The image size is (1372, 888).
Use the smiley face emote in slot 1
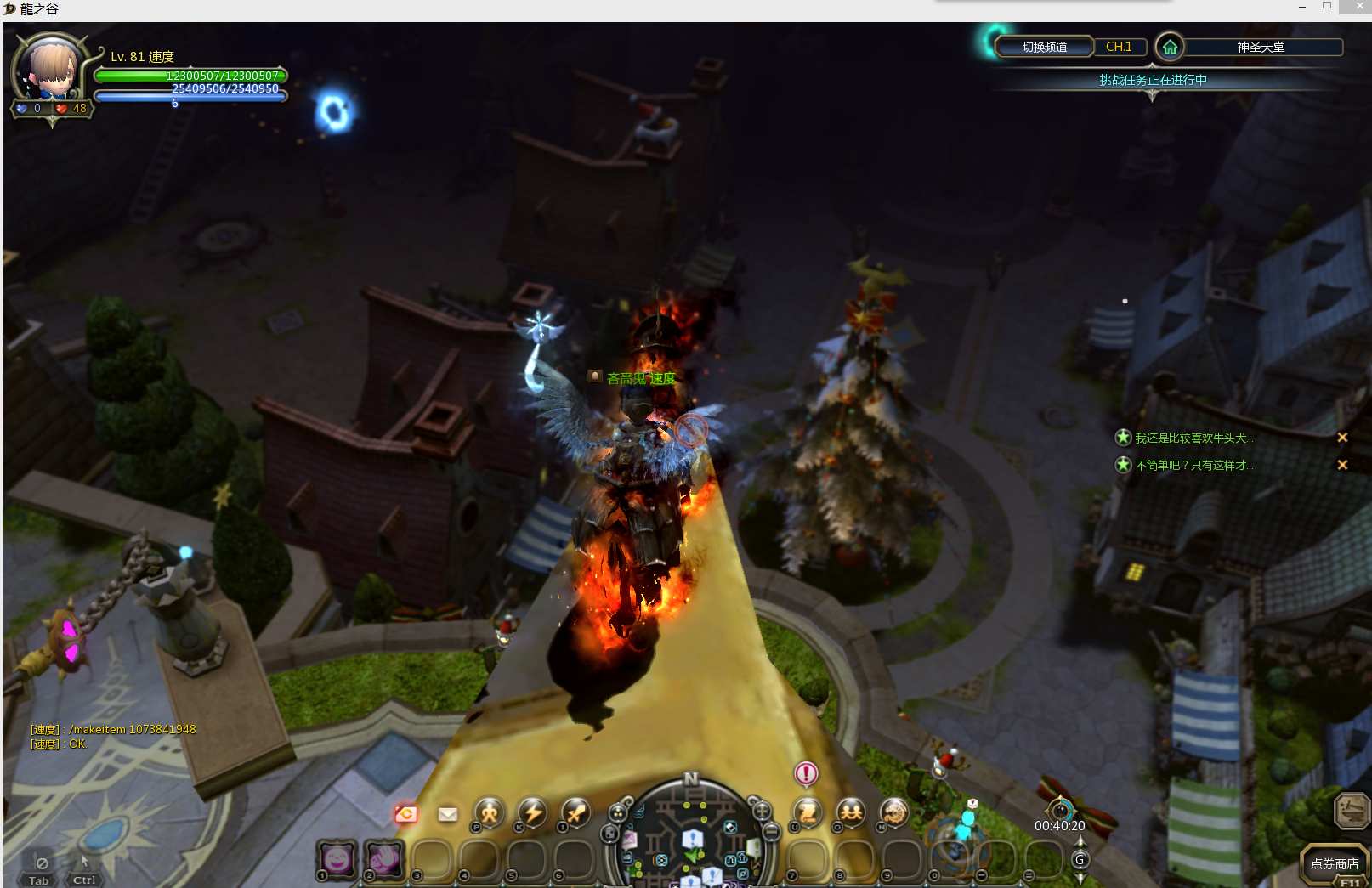[337, 859]
